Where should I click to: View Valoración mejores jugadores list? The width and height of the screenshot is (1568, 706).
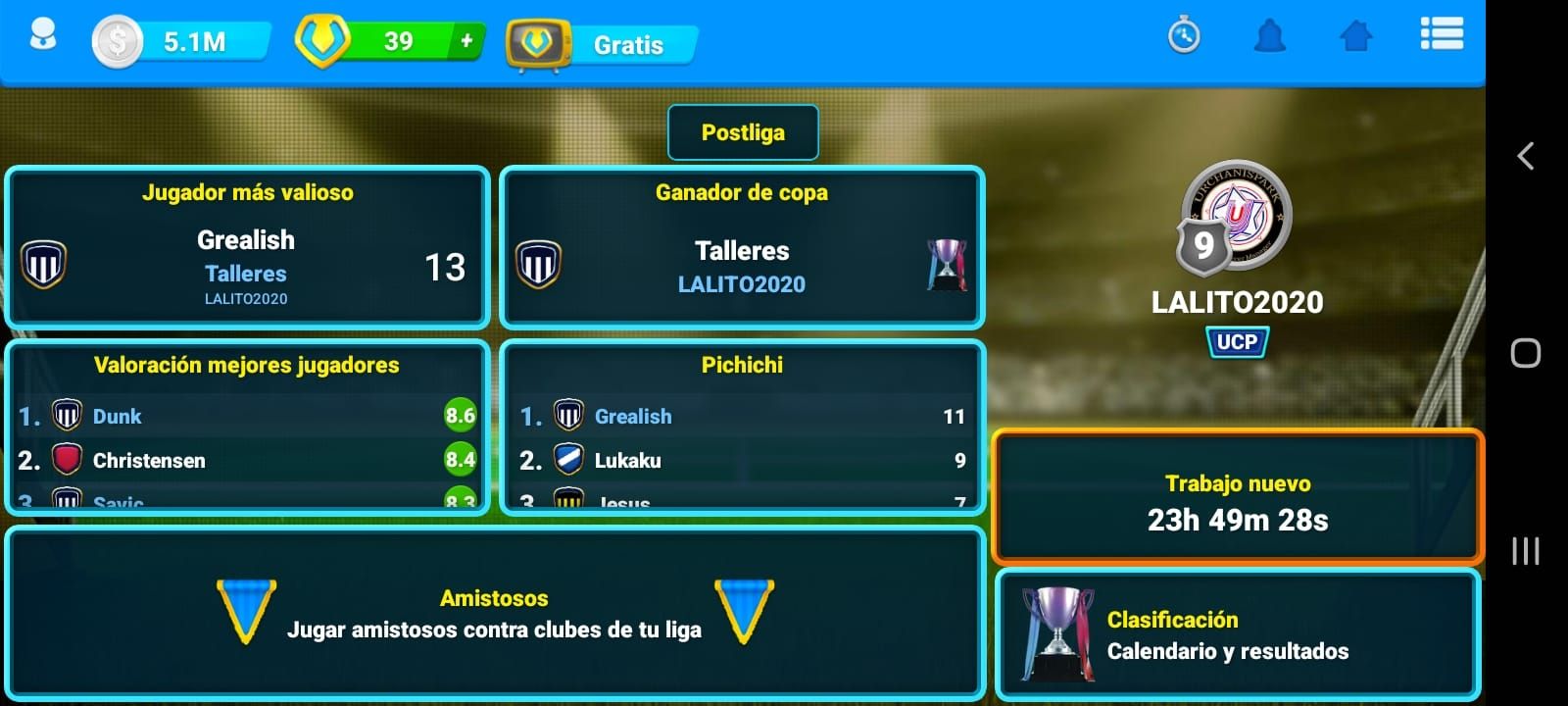pyautogui.click(x=247, y=365)
